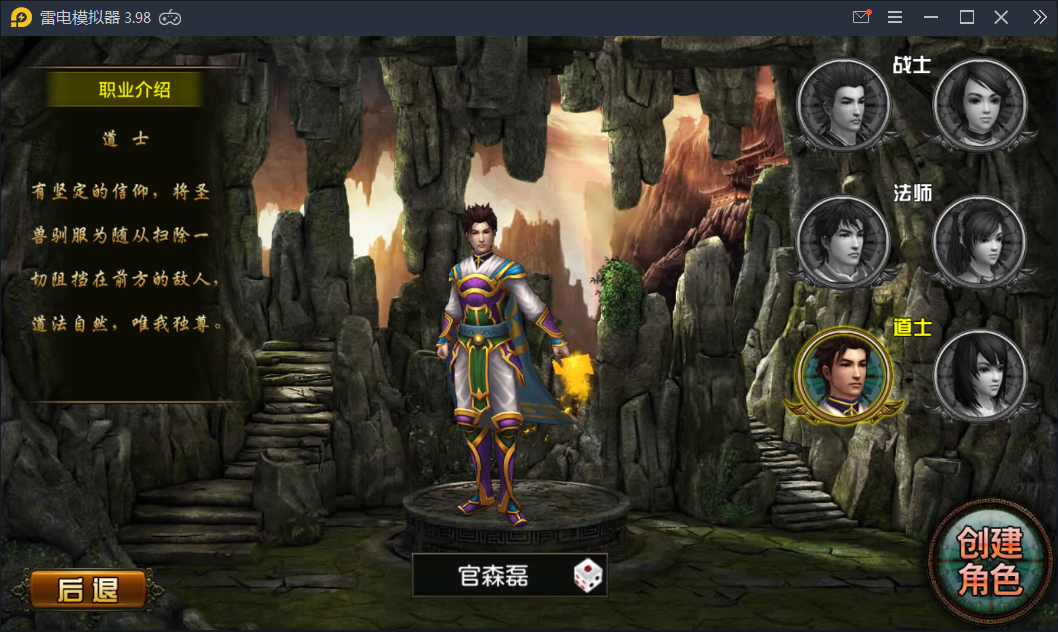Minimize the emulator window
1058x632 pixels.
pos(931,17)
